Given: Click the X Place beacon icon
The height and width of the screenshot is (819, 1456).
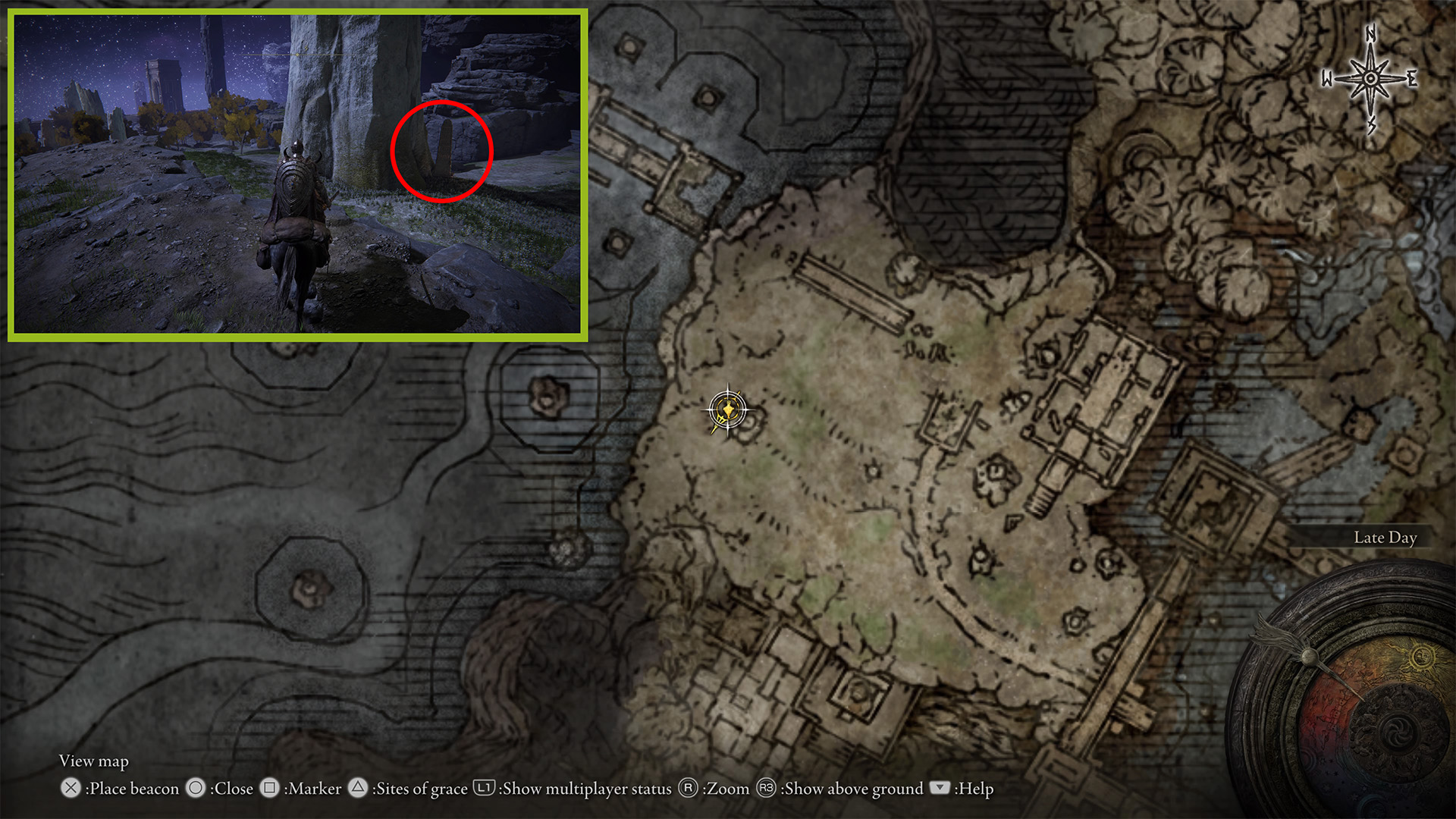Looking at the screenshot, I should point(71,789).
